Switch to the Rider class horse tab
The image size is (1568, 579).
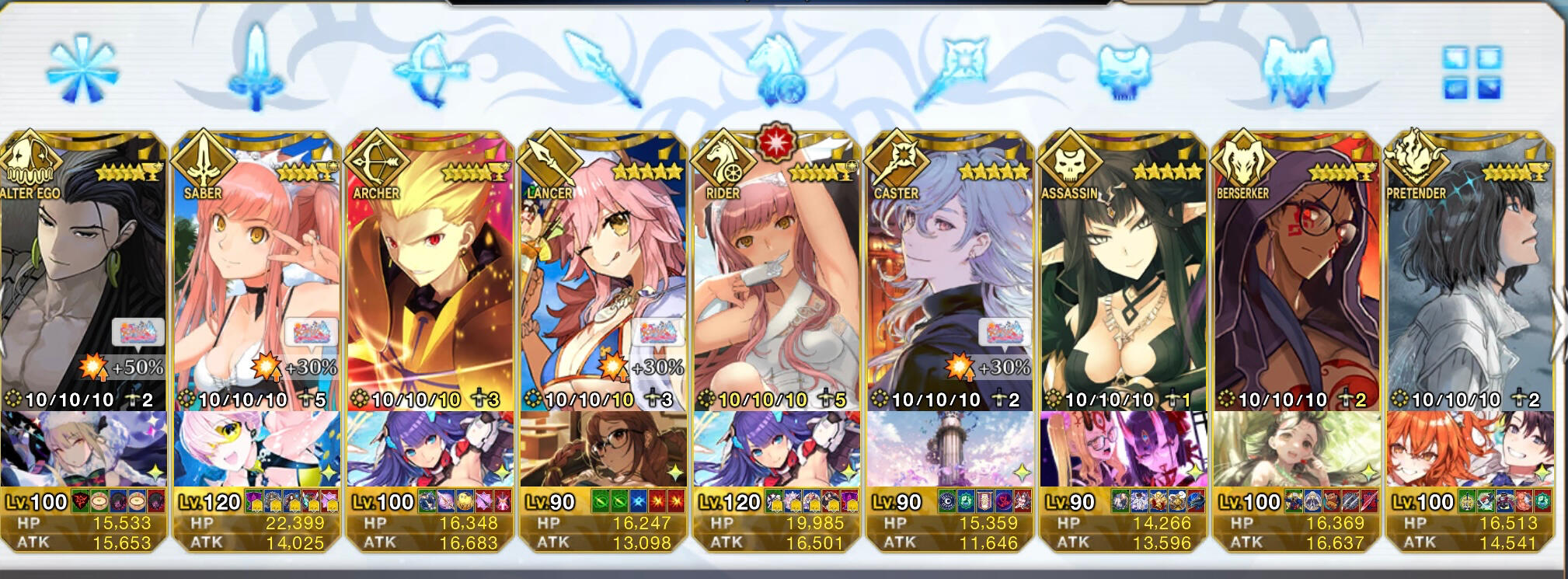pyautogui.click(x=775, y=72)
